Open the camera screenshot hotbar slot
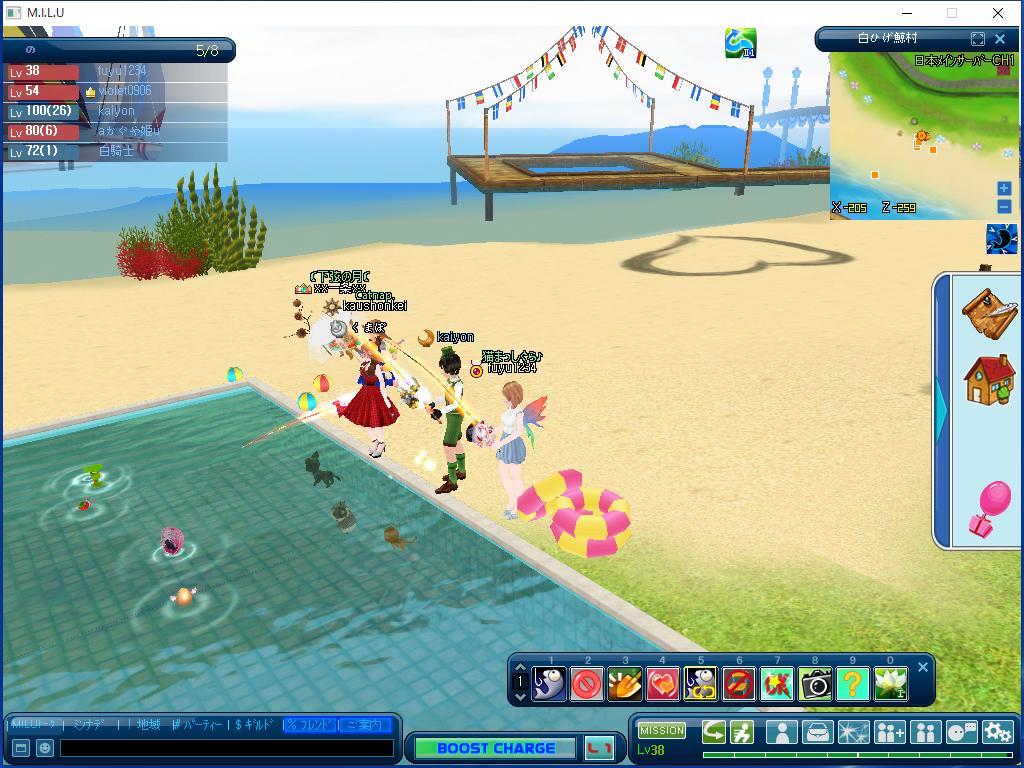 (x=815, y=684)
